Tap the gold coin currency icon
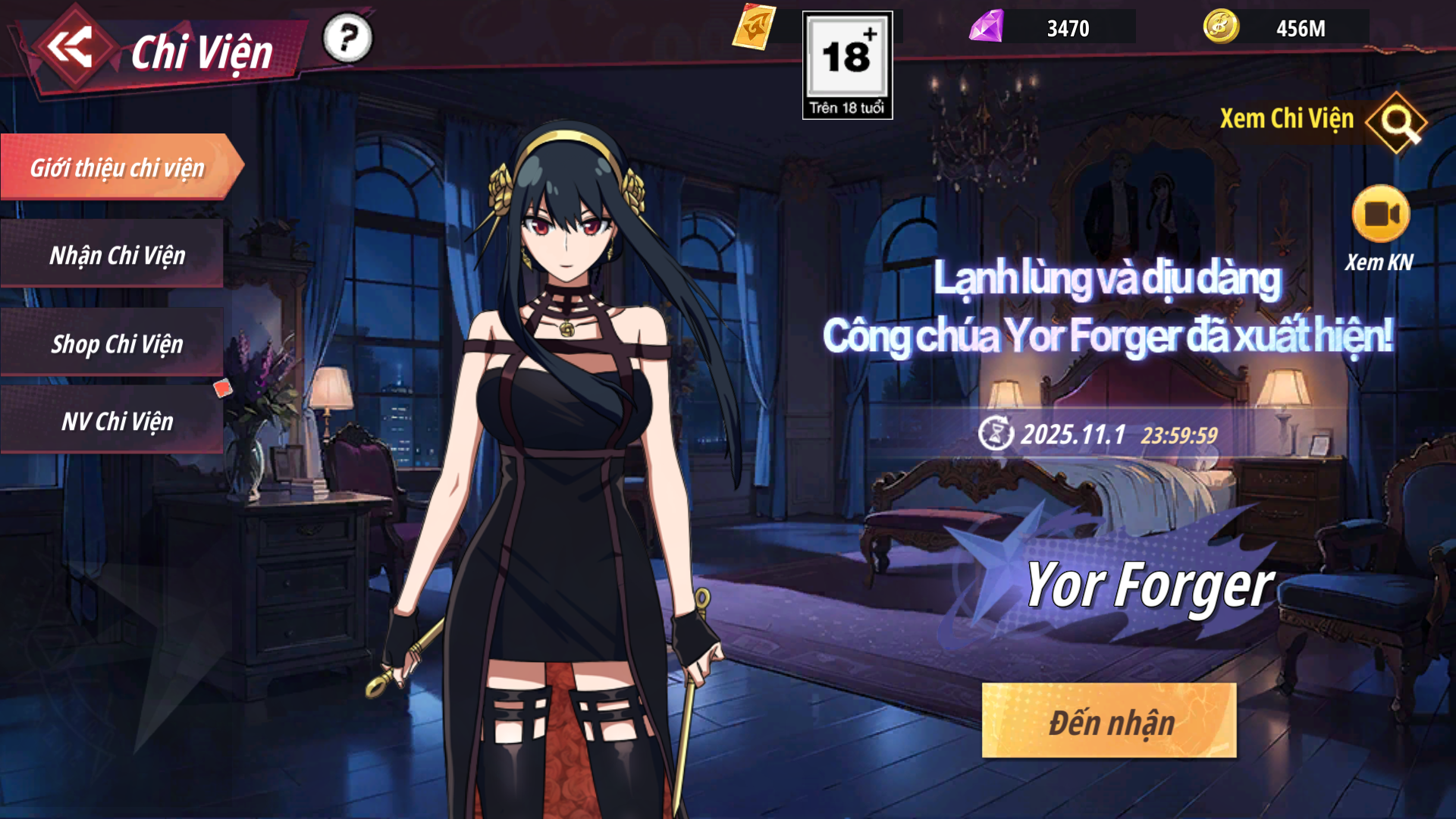This screenshot has width=1456, height=819. click(x=1221, y=27)
